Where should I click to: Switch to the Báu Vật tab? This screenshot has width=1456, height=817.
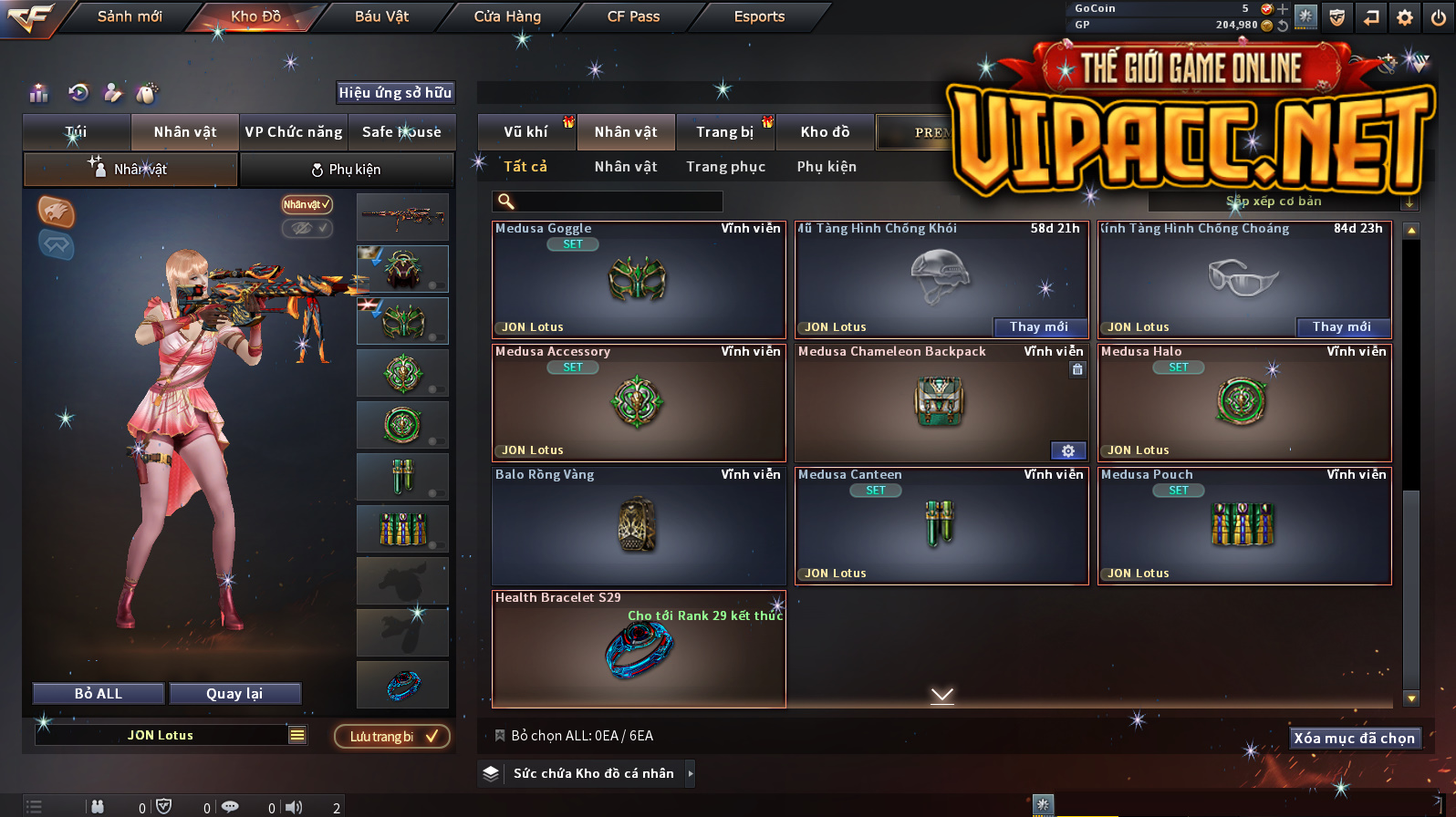pyautogui.click(x=381, y=16)
